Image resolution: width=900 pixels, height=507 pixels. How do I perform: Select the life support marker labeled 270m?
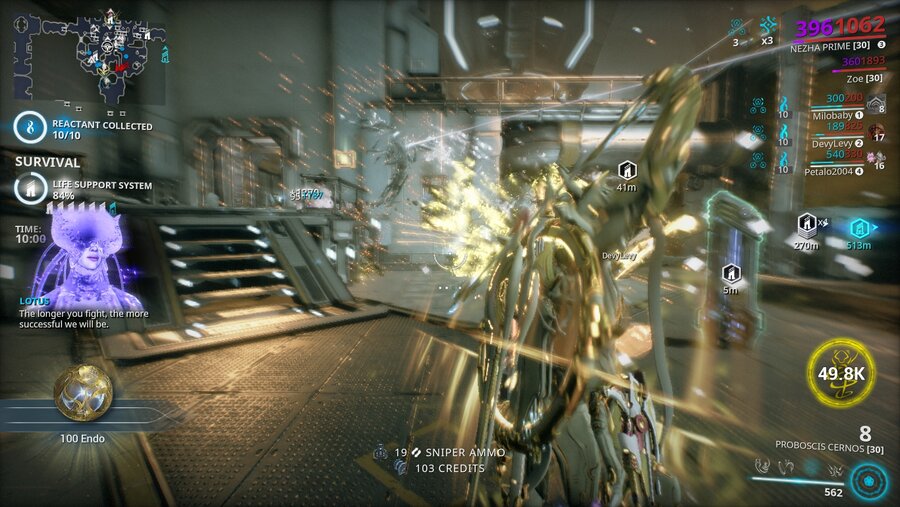[807, 224]
